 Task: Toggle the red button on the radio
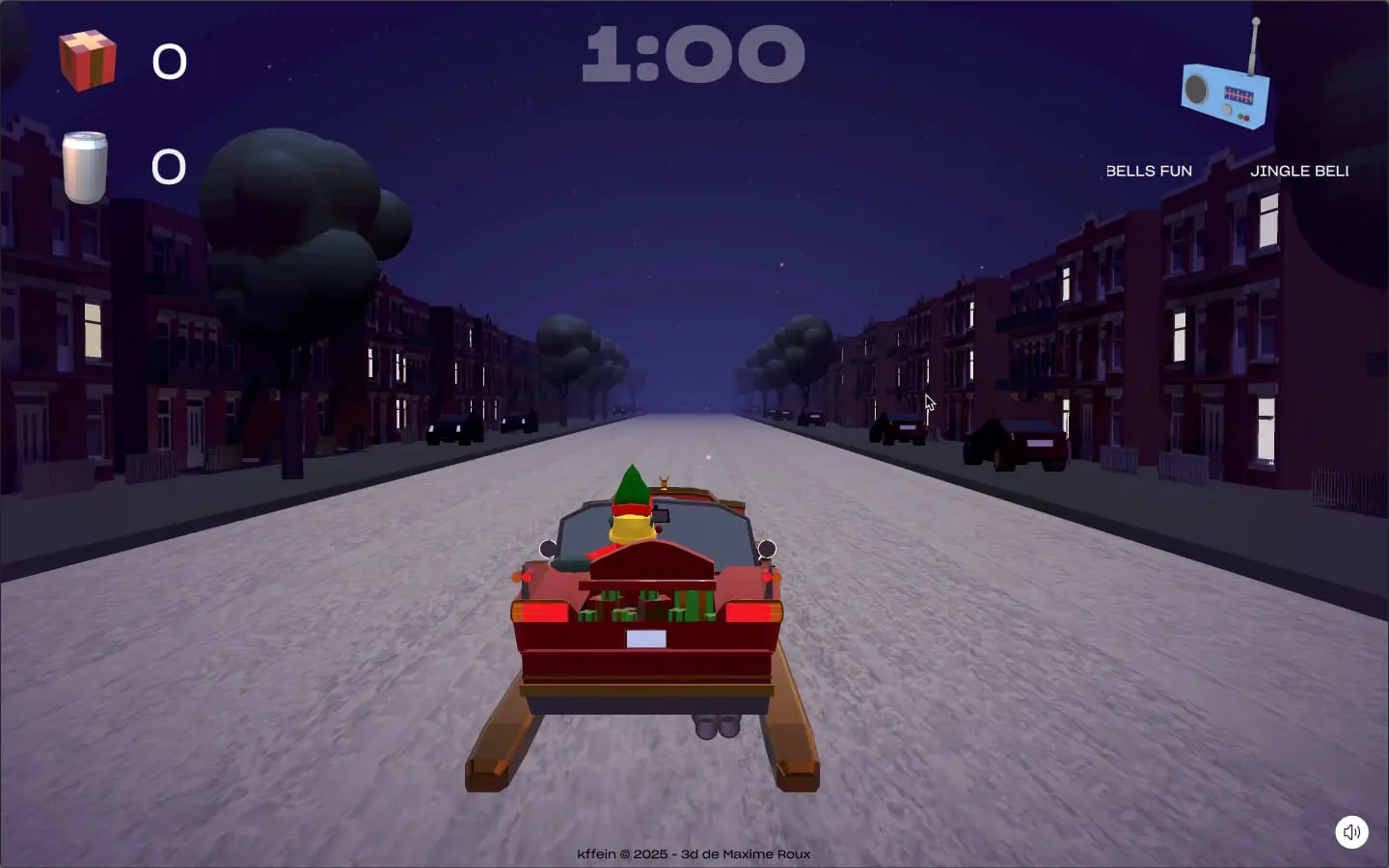[x=1246, y=119]
